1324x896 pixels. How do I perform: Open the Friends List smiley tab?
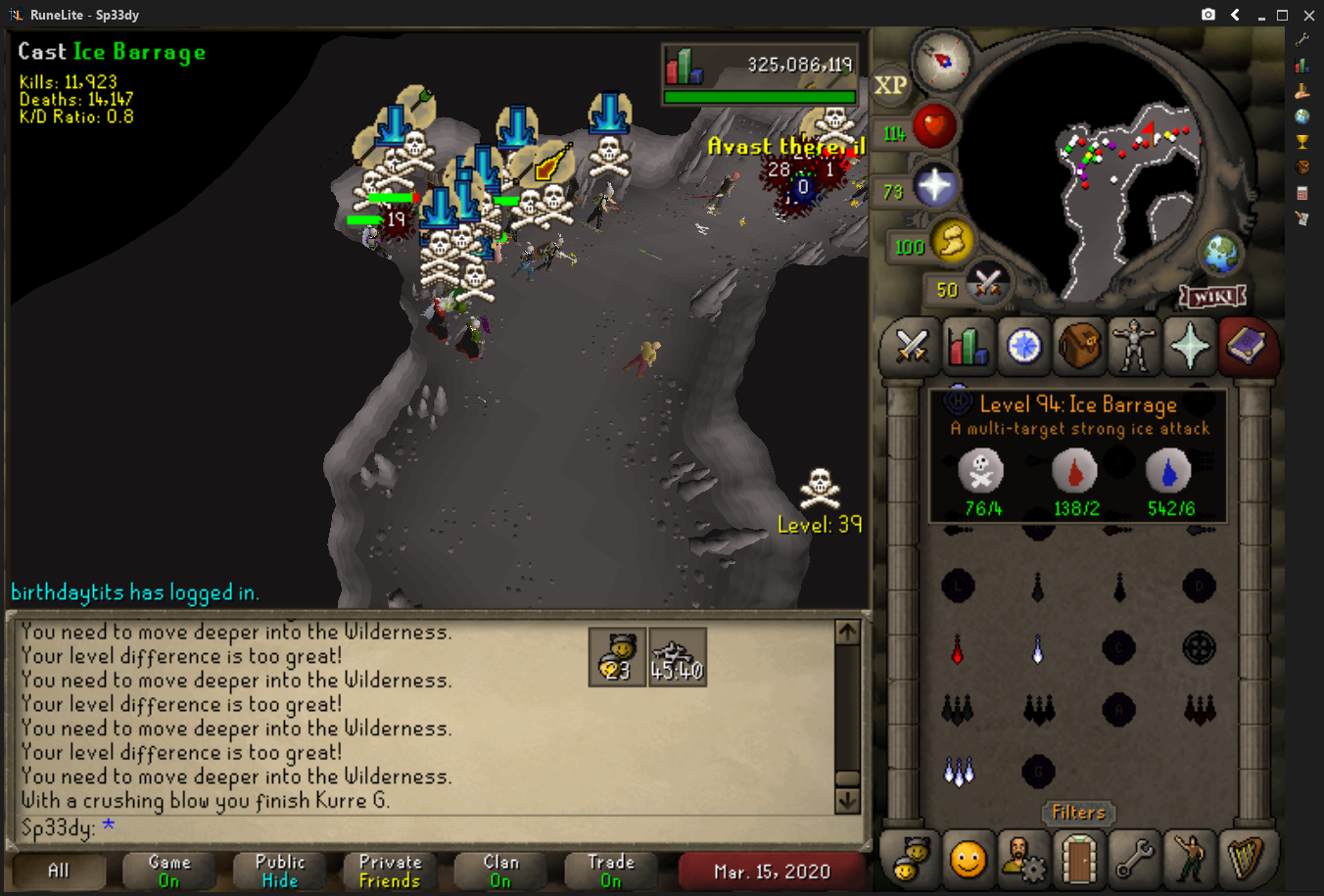[968, 860]
